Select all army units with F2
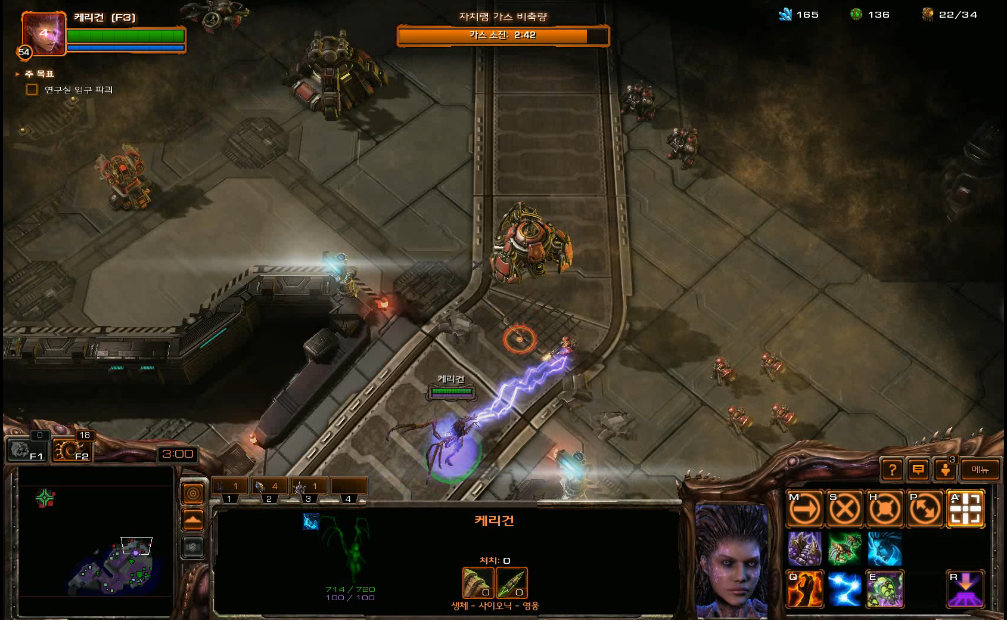 pos(70,451)
